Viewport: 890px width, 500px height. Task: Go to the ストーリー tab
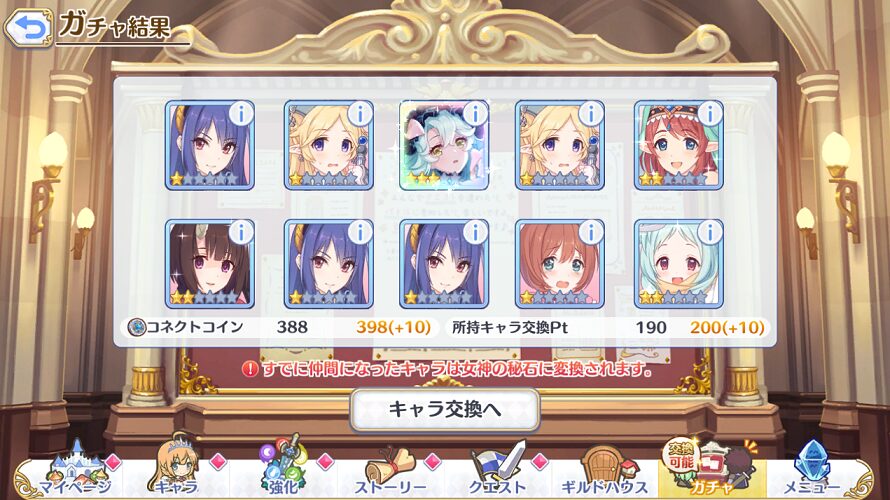[392, 473]
